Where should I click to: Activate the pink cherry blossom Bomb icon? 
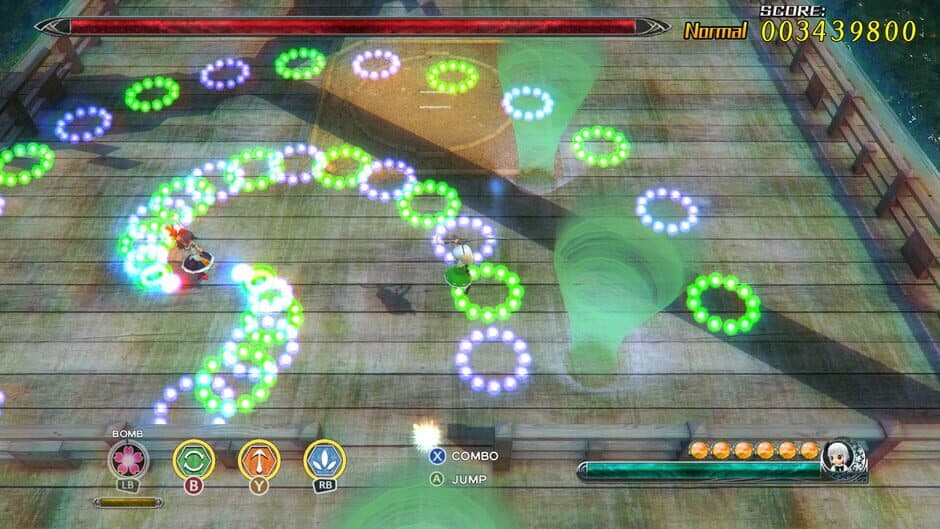pos(129,459)
